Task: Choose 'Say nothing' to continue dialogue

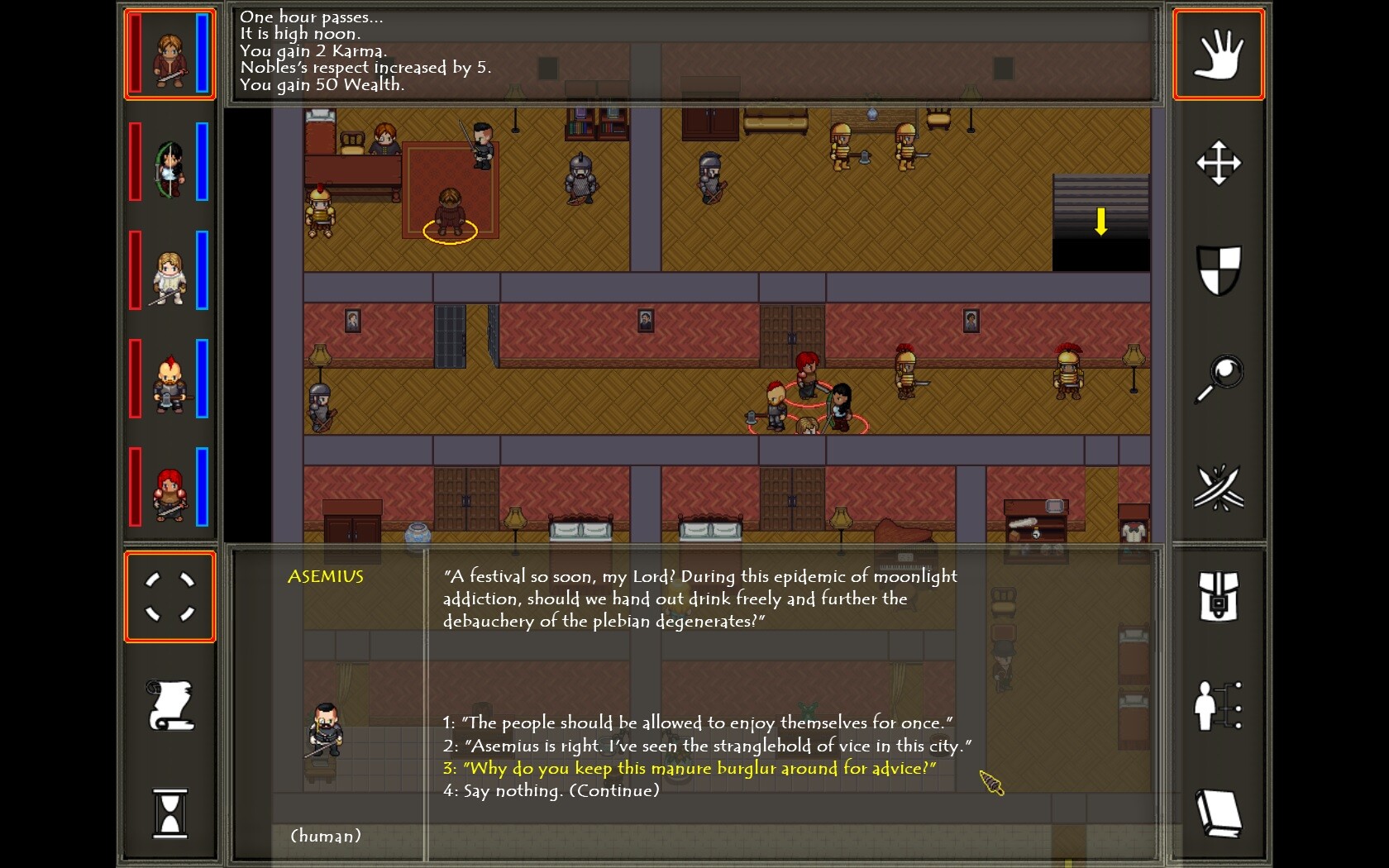Action: (x=552, y=790)
